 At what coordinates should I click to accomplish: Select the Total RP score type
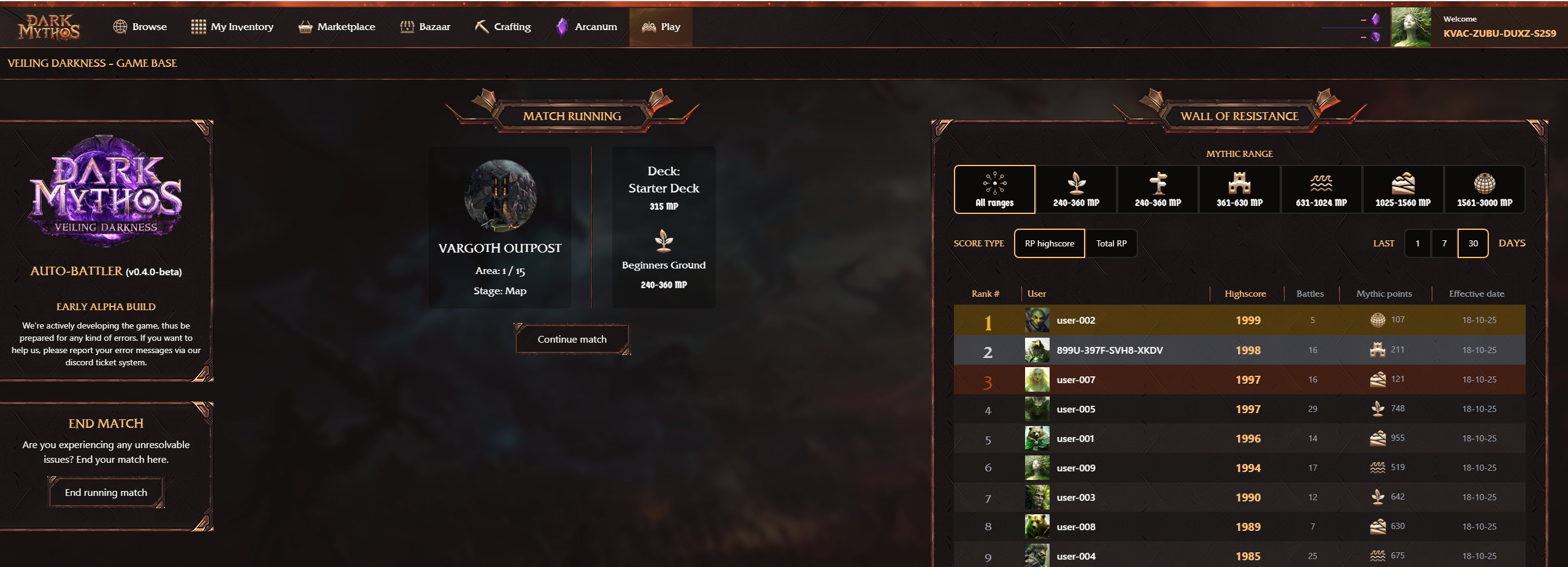tap(1112, 243)
